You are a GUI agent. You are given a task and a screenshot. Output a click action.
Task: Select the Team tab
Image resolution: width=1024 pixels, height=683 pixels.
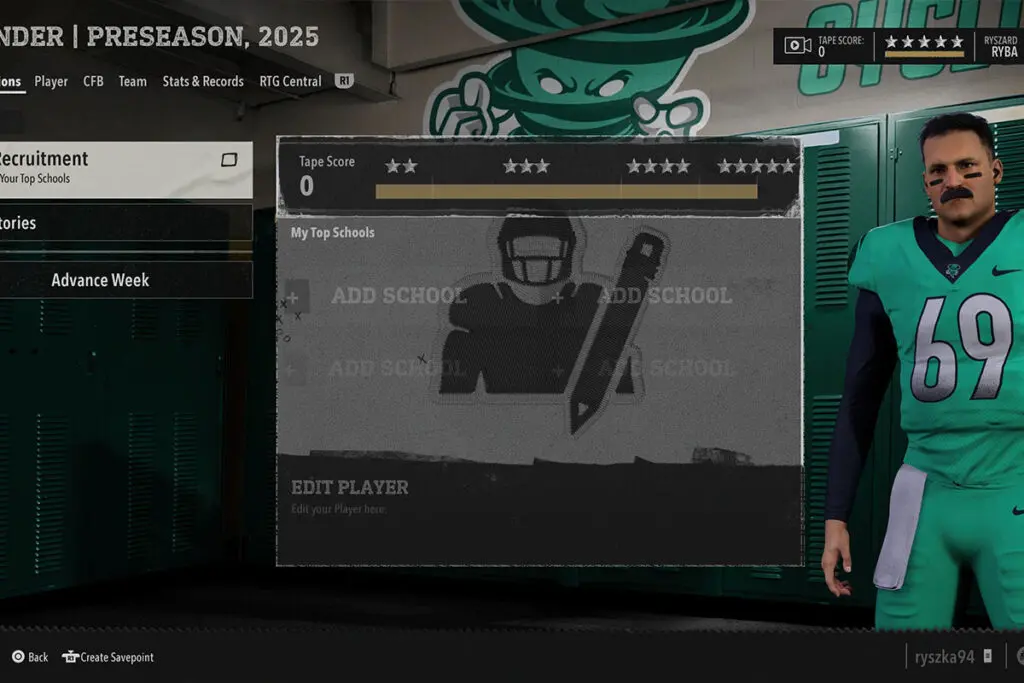(132, 81)
